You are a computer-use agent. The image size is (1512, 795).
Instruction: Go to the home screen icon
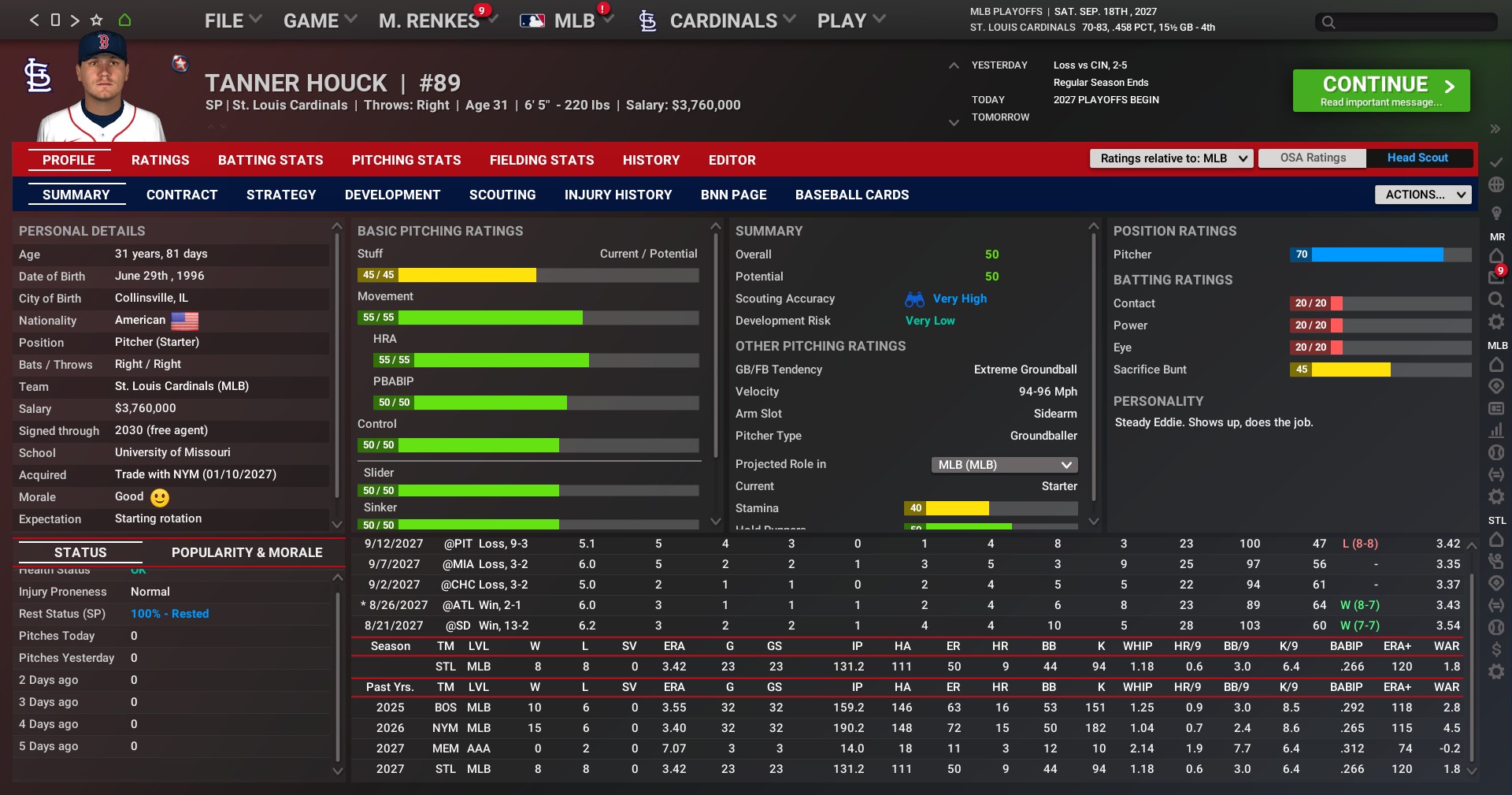tap(124, 20)
